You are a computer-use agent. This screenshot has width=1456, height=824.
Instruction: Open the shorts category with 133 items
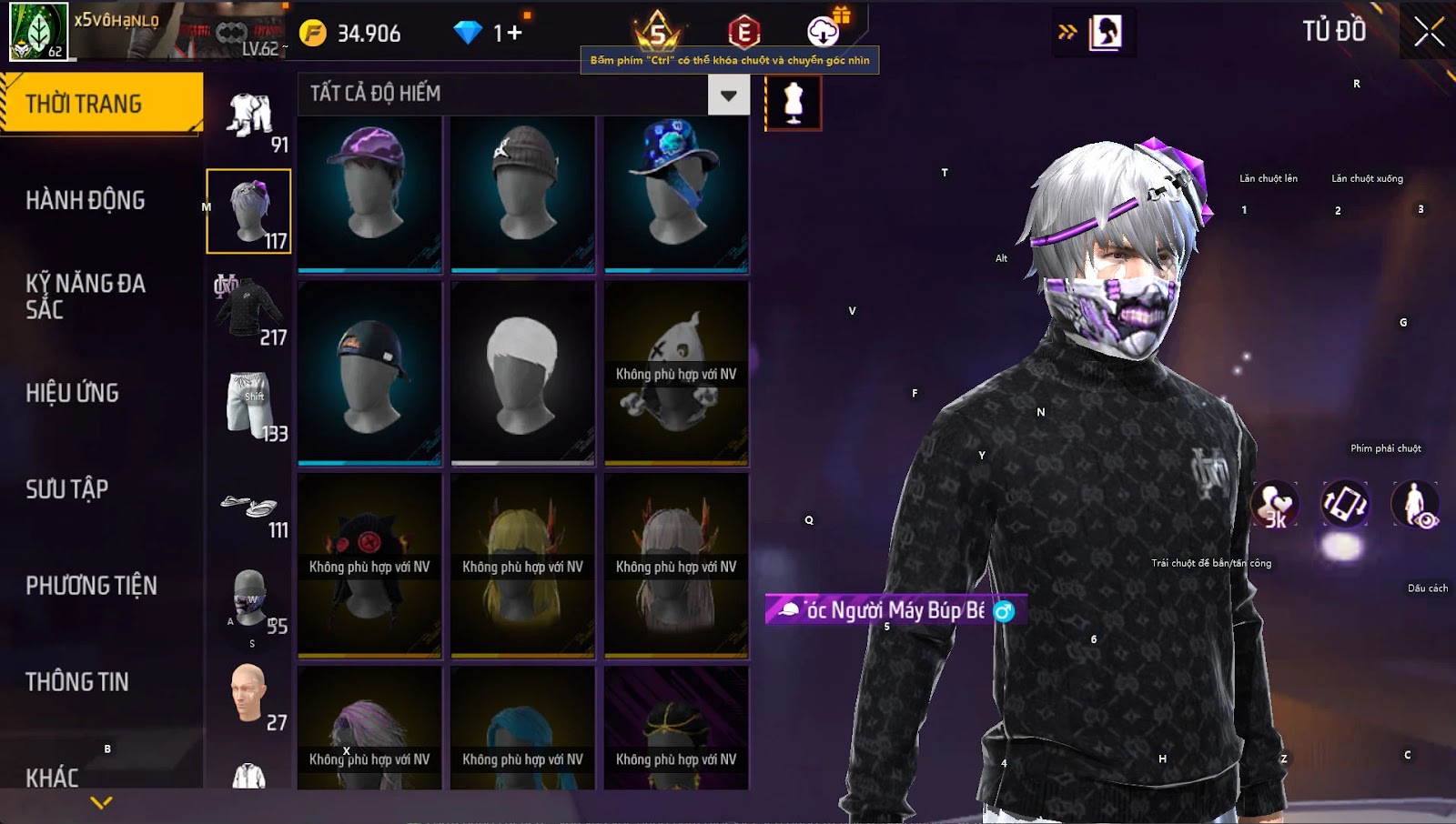pyautogui.click(x=249, y=406)
